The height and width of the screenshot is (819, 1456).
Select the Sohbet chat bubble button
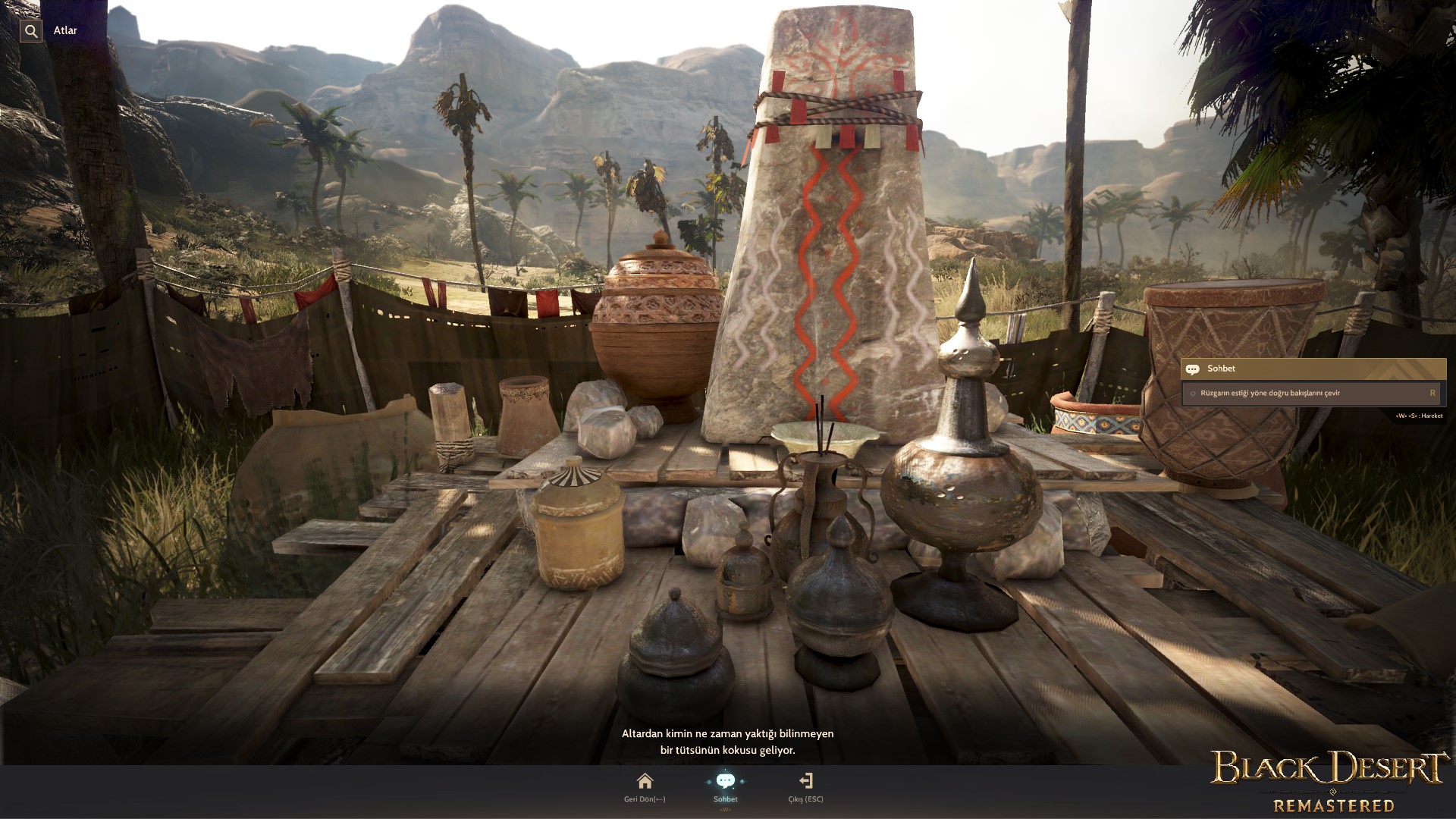pyautogui.click(x=725, y=785)
